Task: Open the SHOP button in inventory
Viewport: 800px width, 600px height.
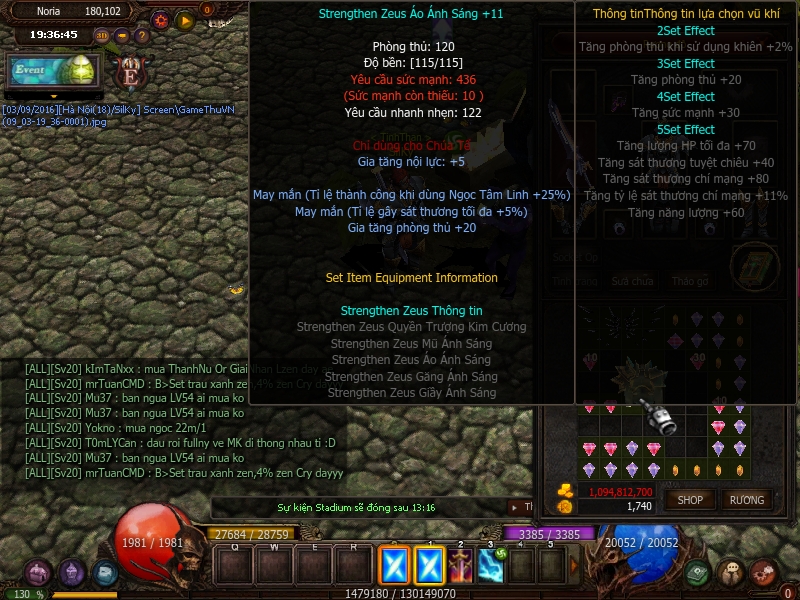Action: 691,500
